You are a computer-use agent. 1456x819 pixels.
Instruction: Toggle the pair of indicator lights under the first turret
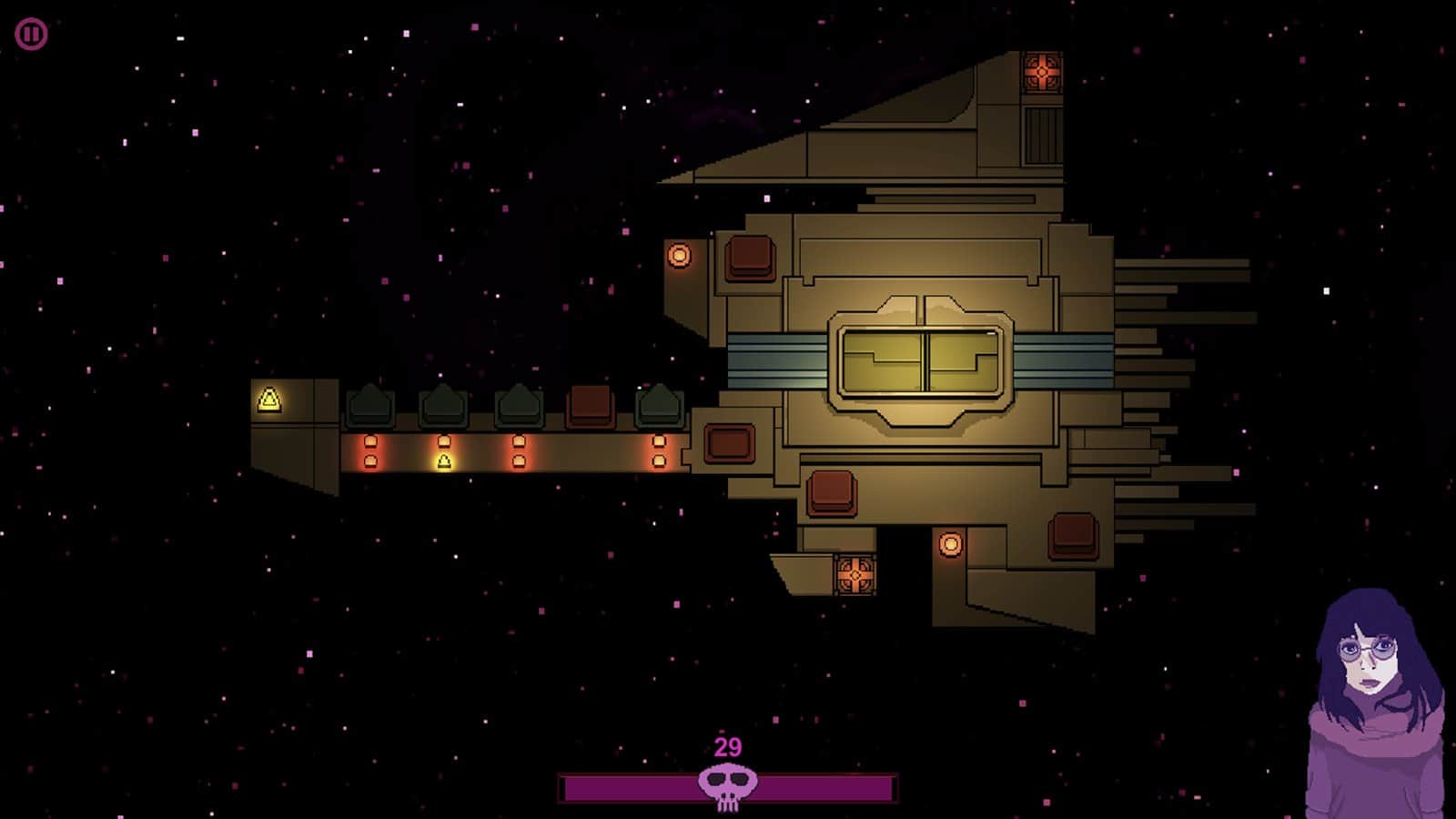tap(371, 452)
